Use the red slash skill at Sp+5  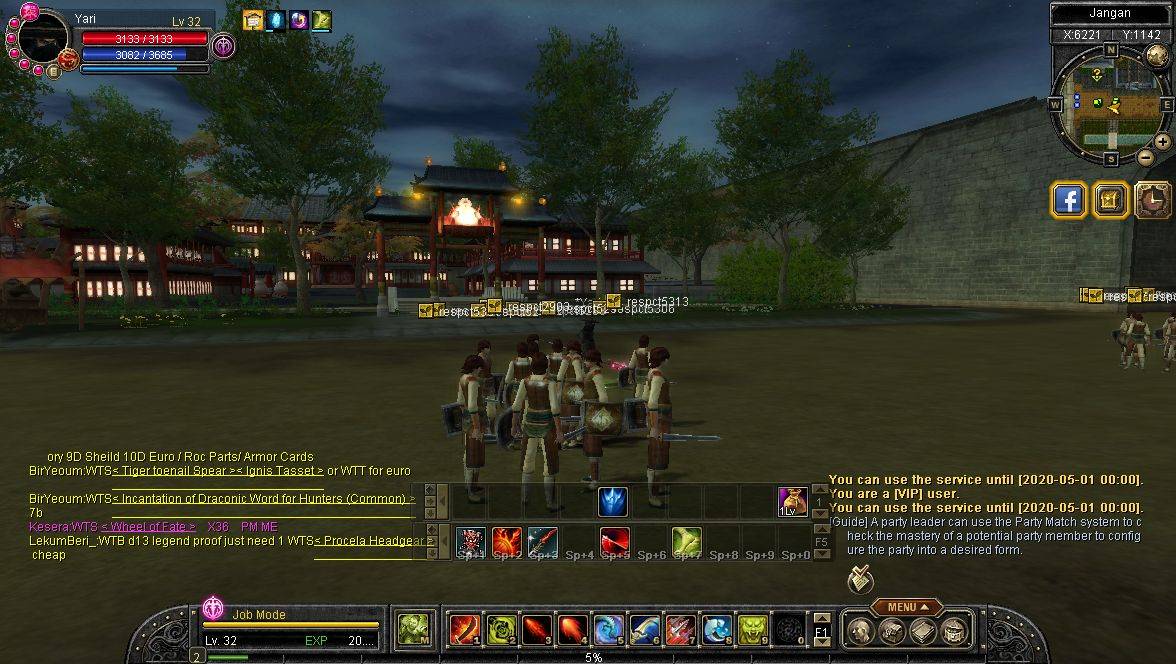coord(614,541)
